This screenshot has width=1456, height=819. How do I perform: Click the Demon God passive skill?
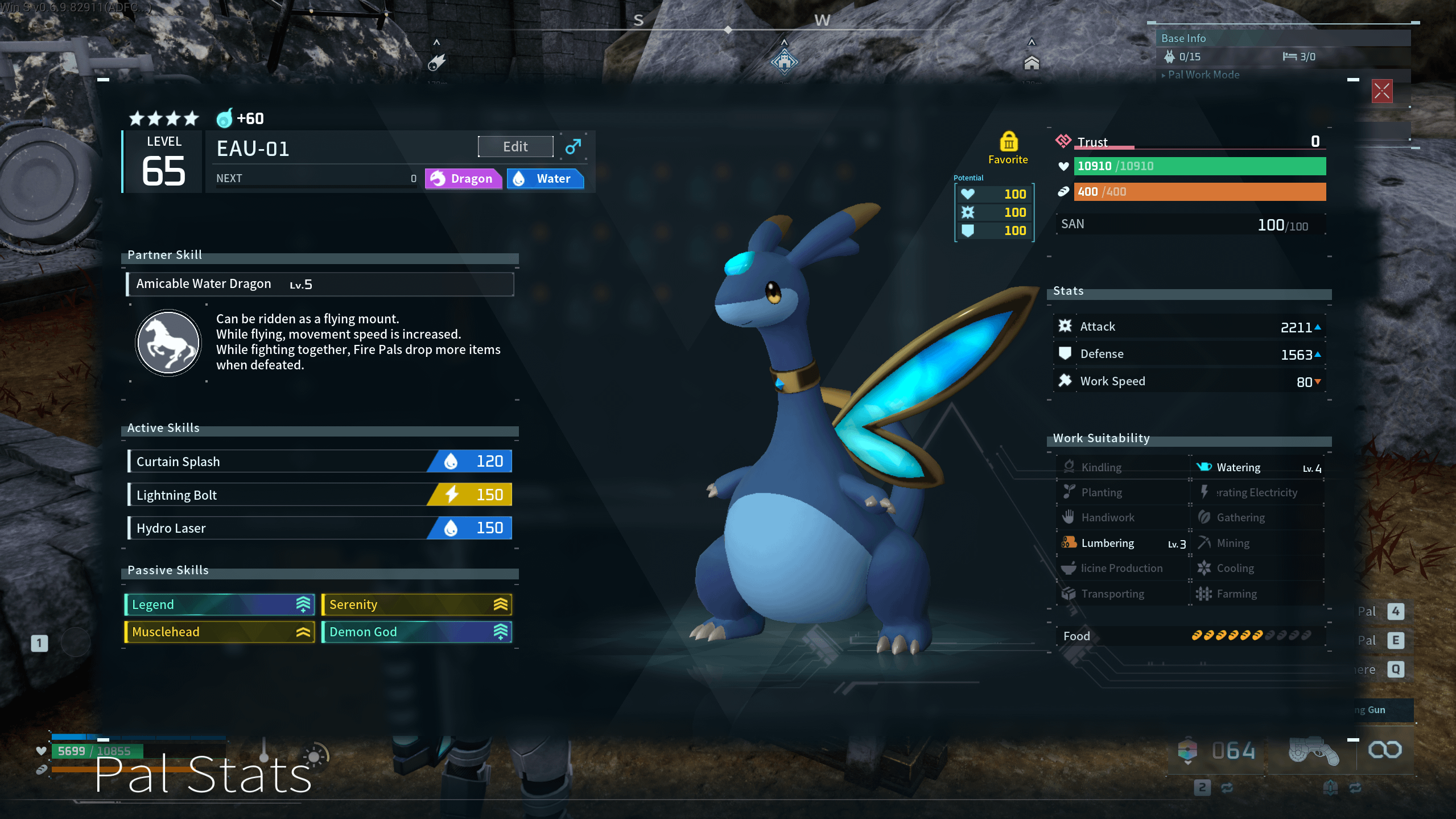416,632
